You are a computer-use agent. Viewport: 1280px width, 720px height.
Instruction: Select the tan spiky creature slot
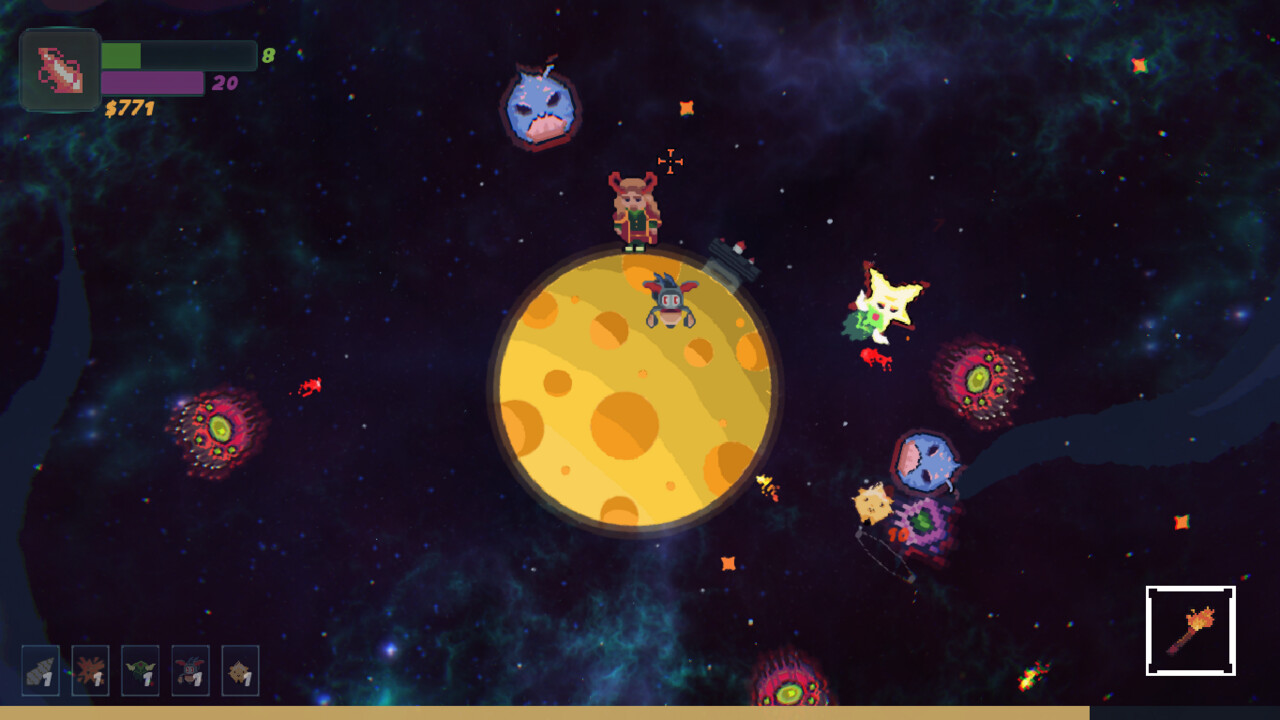[241, 670]
